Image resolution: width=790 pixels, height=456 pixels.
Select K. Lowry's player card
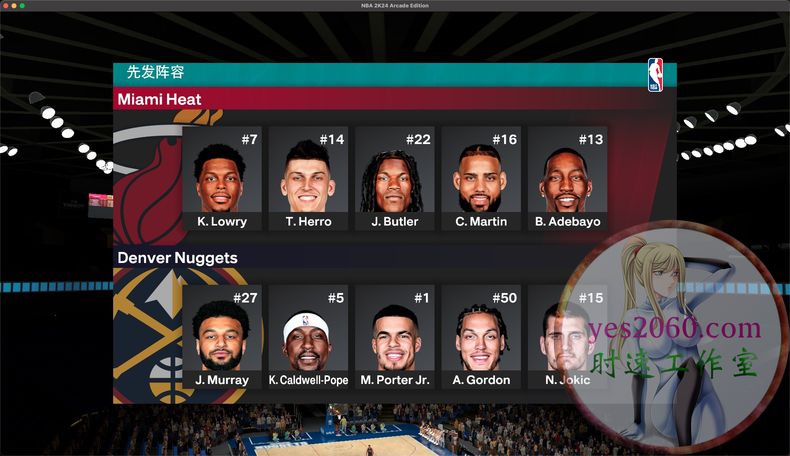point(222,178)
